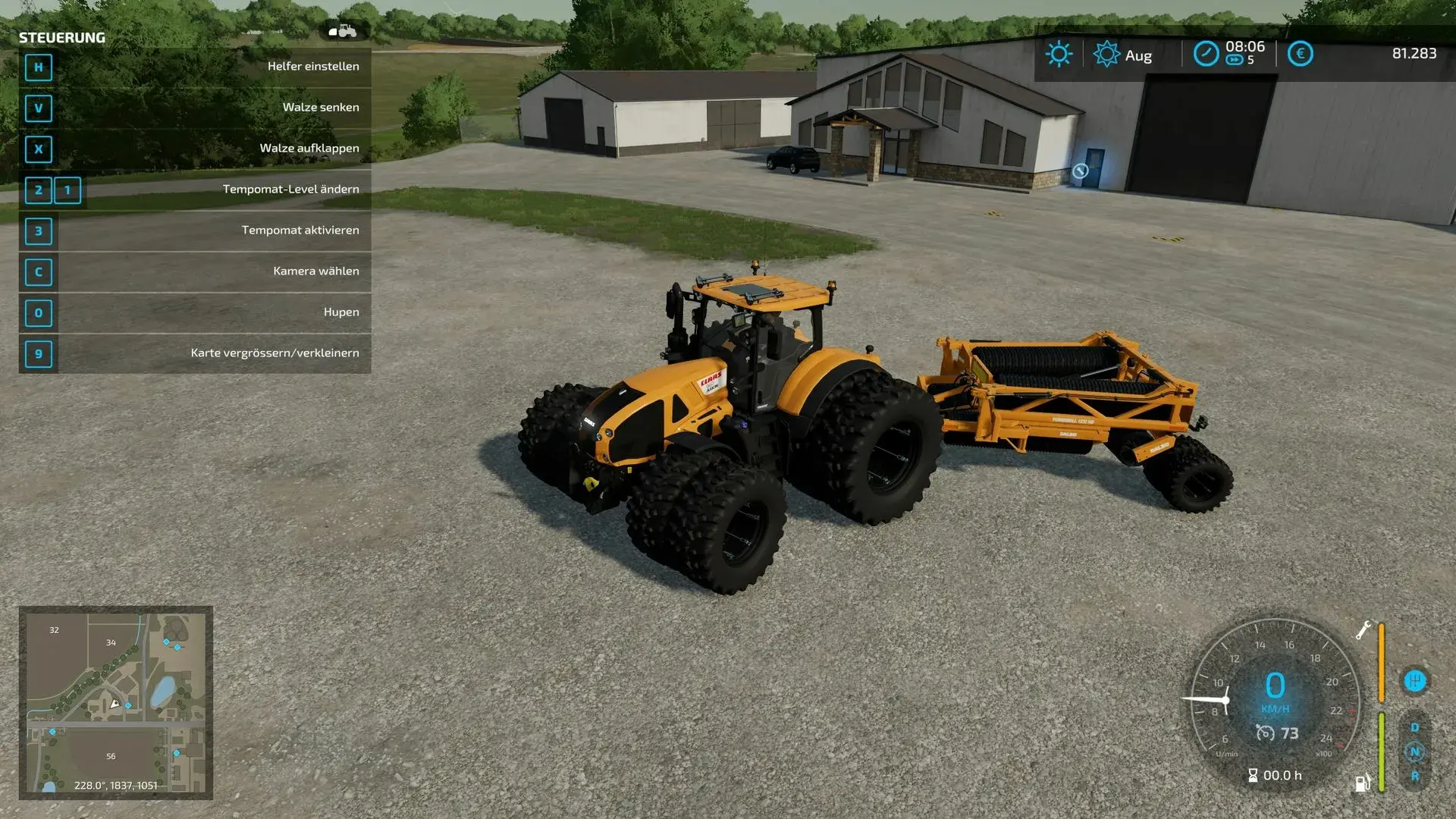
Task: Click the clock icon showing 08:06
Action: point(1205,53)
